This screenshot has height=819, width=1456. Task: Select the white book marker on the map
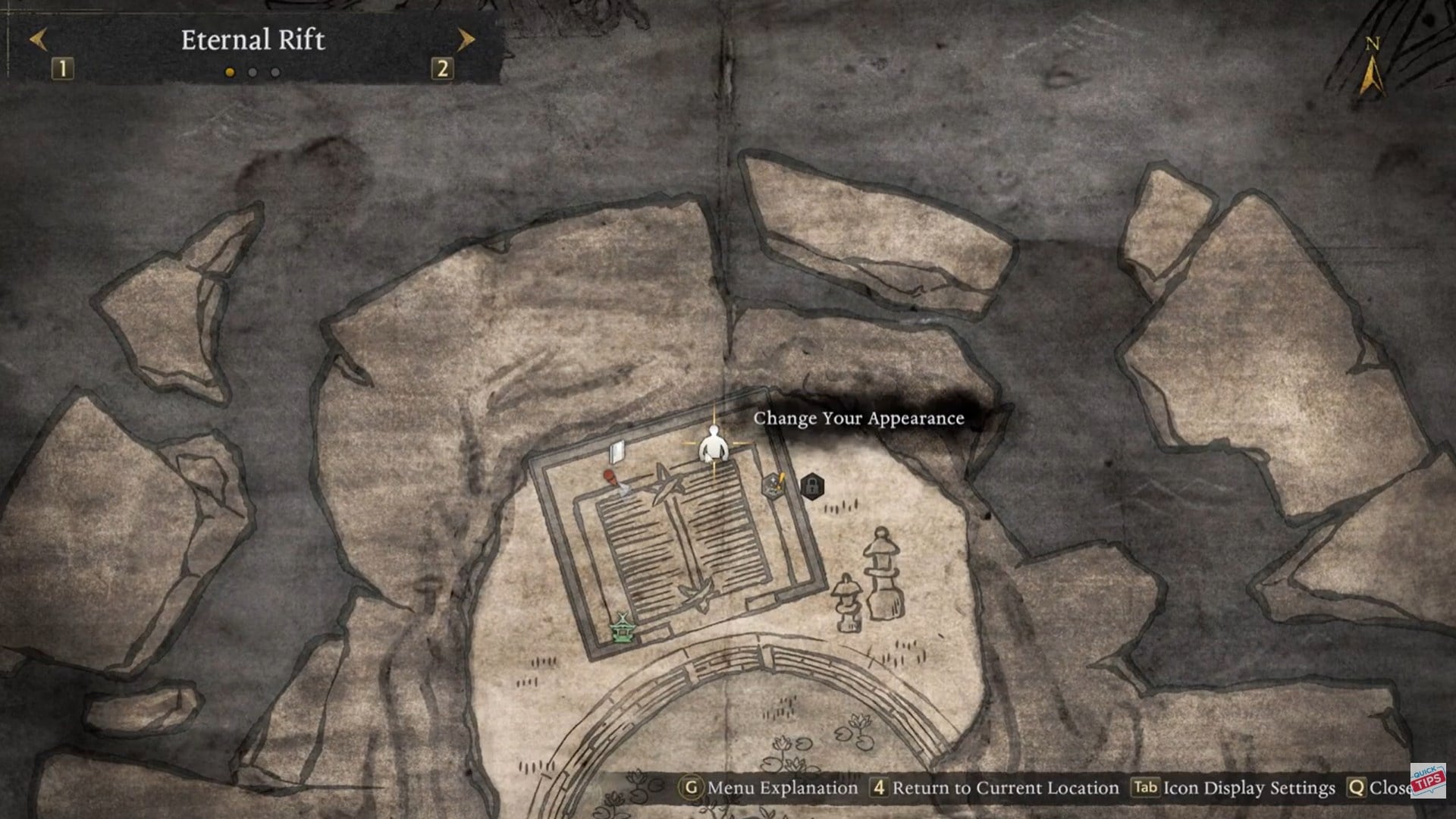tap(617, 452)
